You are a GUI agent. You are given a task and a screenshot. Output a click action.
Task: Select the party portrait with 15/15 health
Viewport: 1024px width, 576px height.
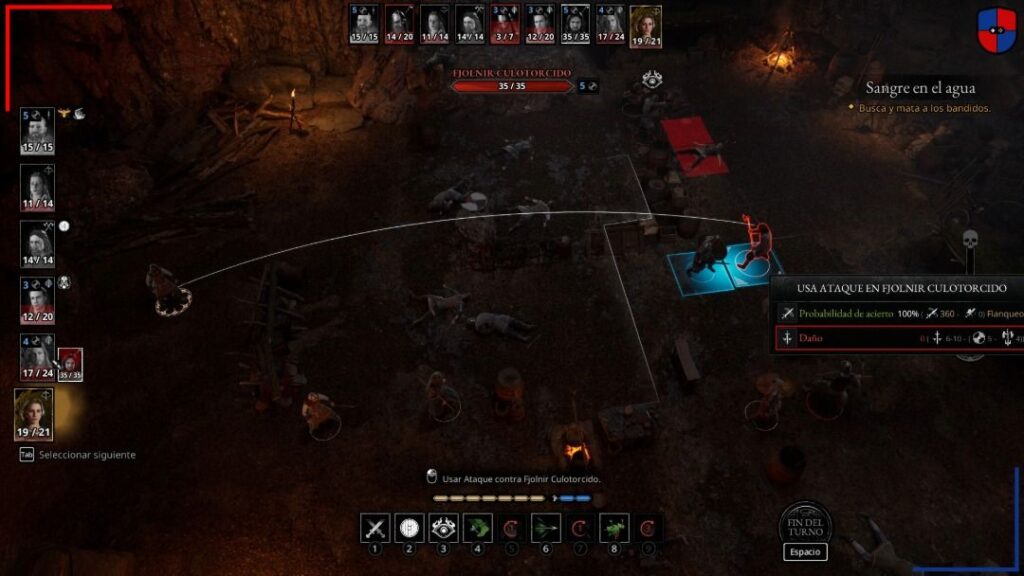tap(37, 130)
